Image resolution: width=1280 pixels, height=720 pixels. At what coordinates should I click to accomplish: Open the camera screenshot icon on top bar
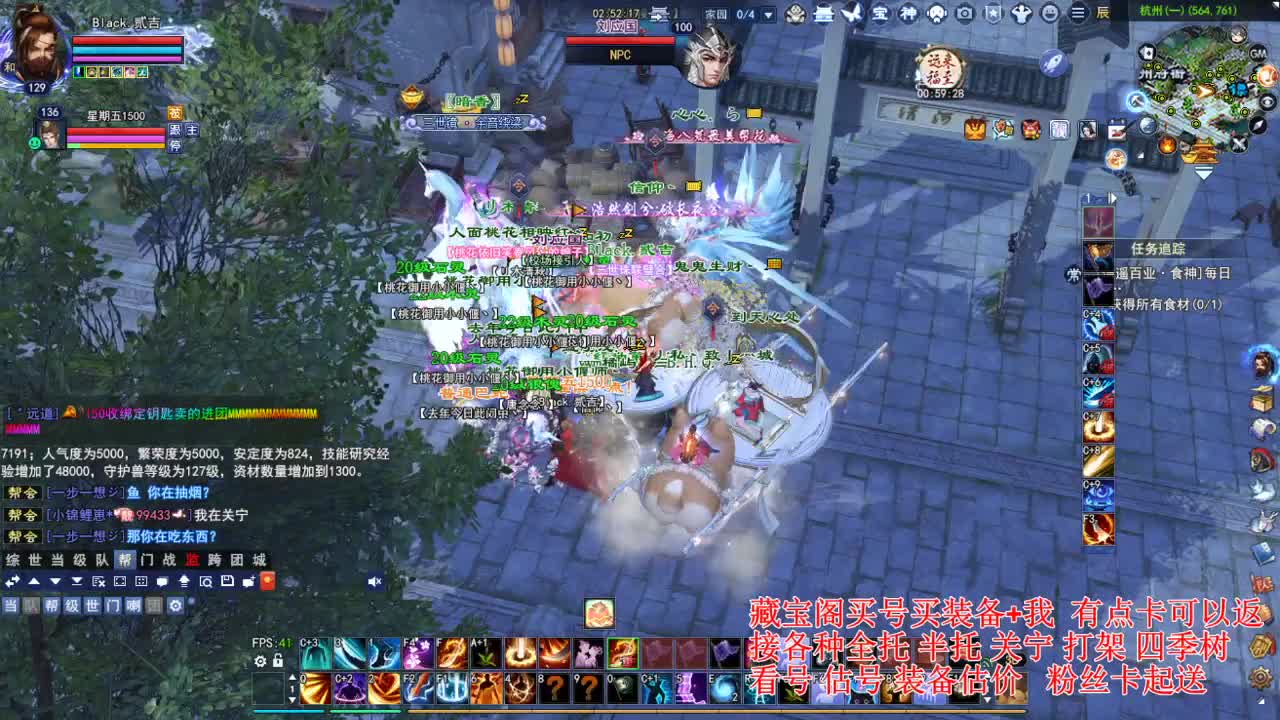point(964,14)
